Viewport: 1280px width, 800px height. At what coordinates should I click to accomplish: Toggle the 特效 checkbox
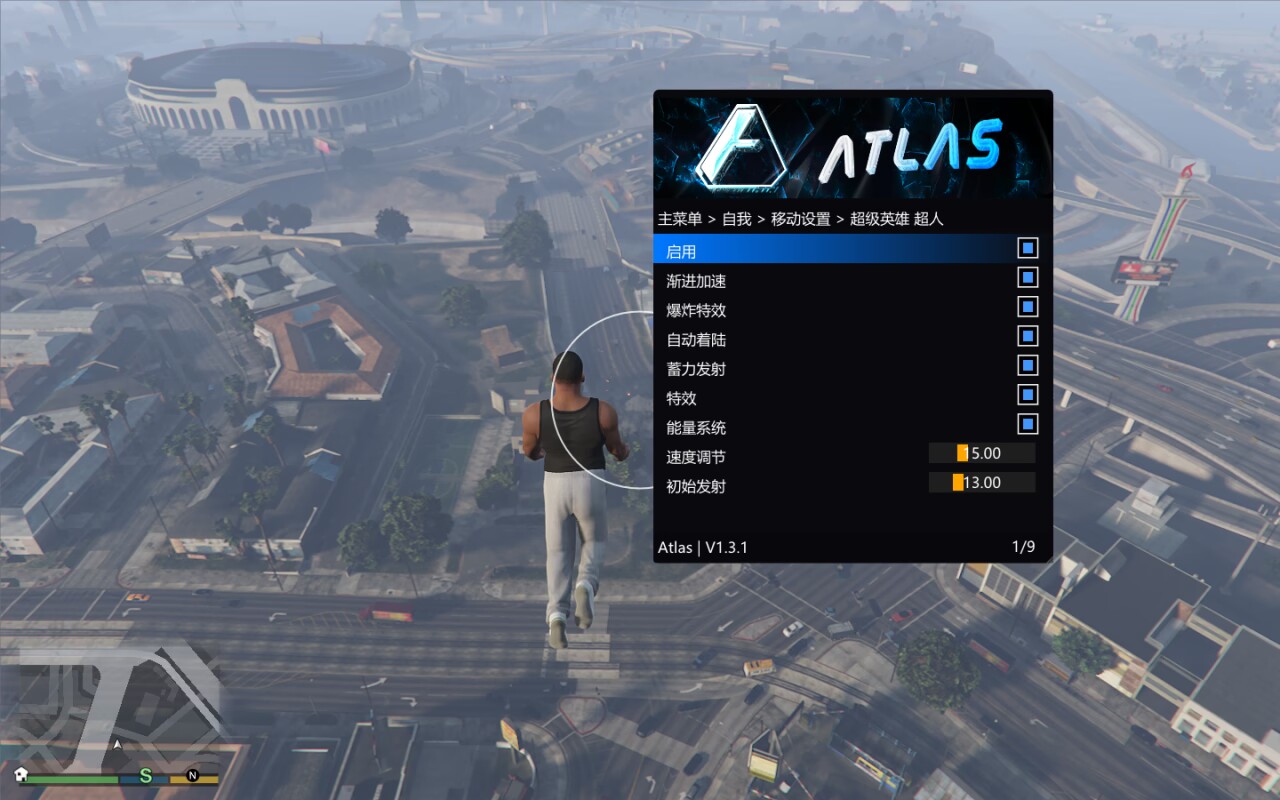(x=1028, y=395)
